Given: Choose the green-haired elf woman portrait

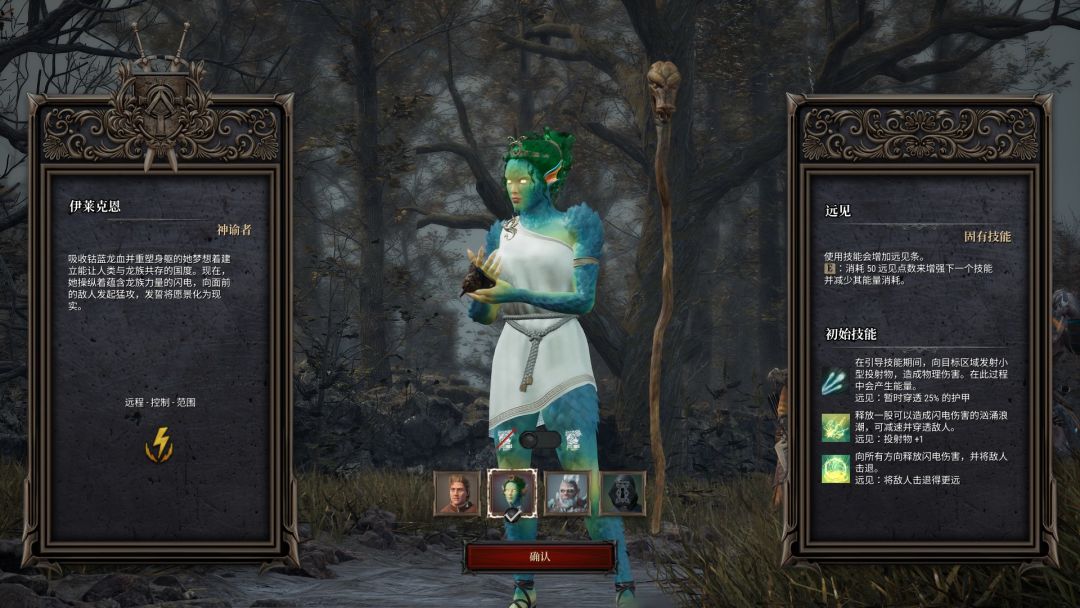Looking at the screenshot, I should [x=512, y=493].
